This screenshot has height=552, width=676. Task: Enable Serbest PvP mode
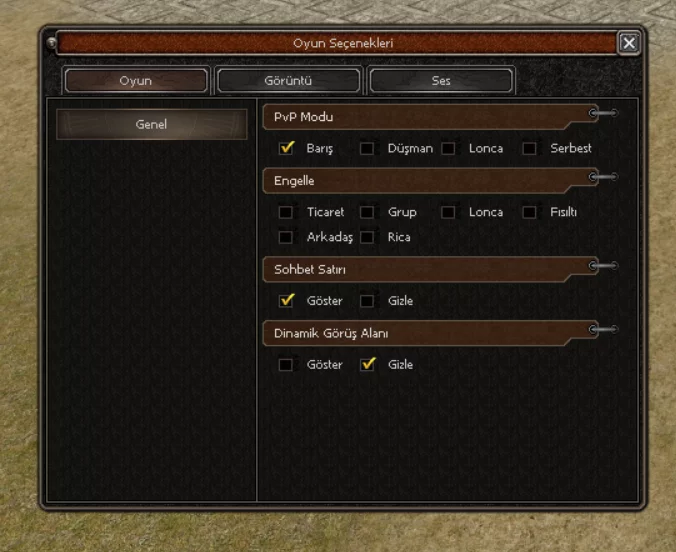(529, 149)
